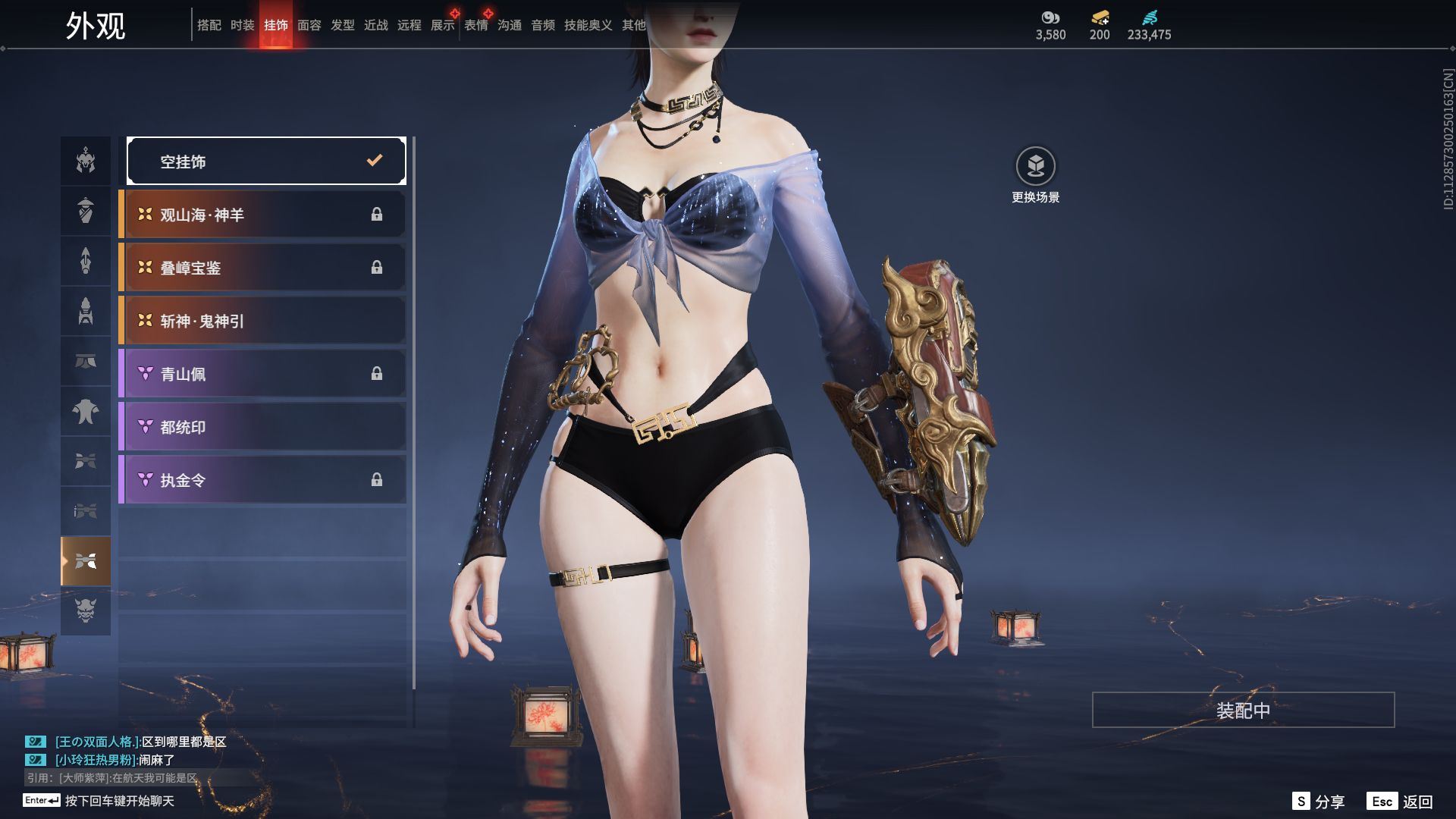Pick the 斩神·鬼神引 accessory
Screen dimensions: 1456x819
[262, 321]
